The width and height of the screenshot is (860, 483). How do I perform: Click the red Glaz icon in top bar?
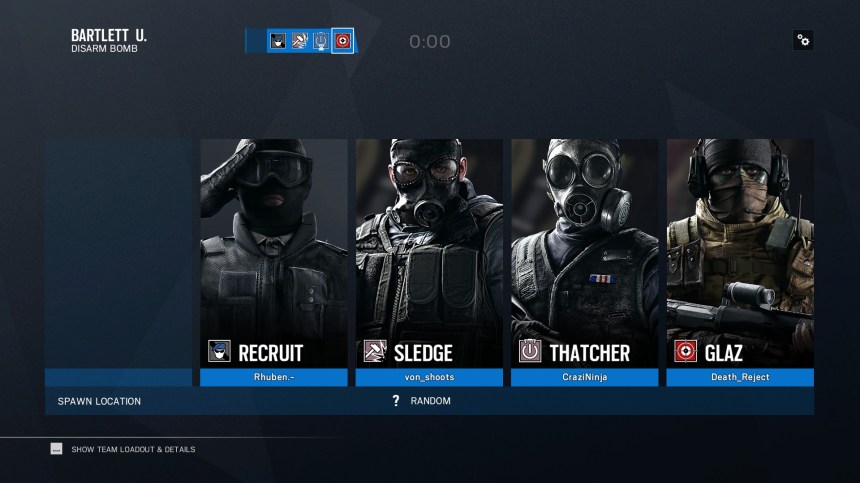point(342,41)
